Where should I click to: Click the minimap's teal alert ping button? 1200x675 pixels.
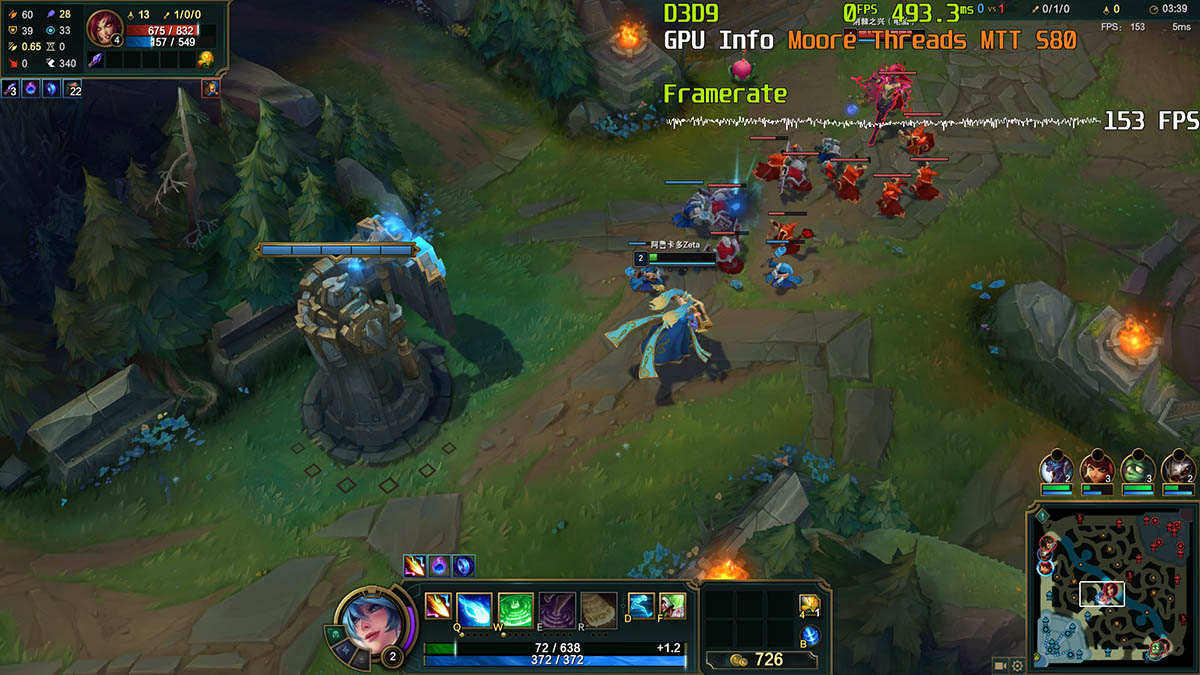tap(1043, 515)
